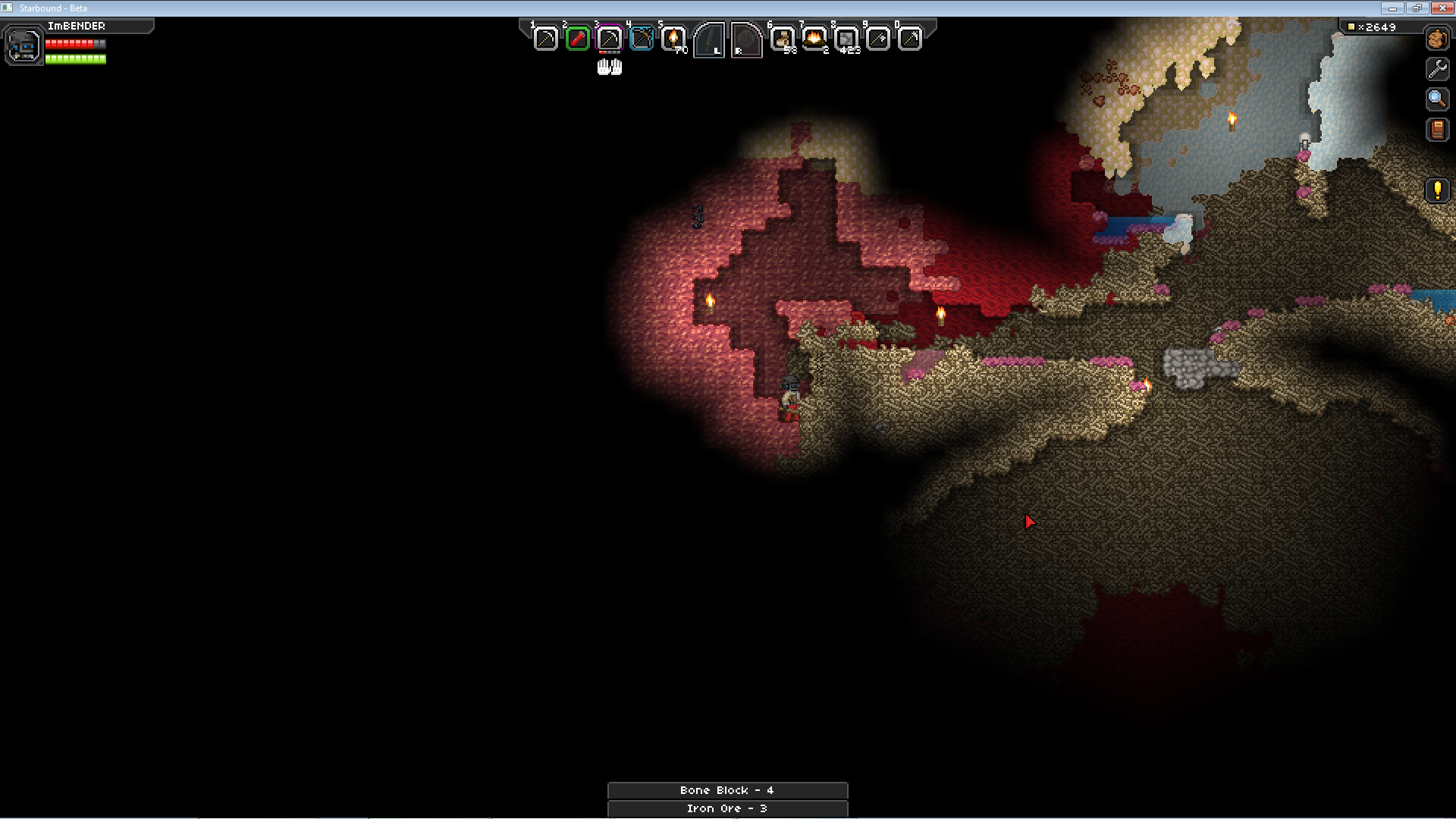Equip the bow in hotbar slot 4
This screenshot has height=819, width=1456.
[x=642, y=39]
